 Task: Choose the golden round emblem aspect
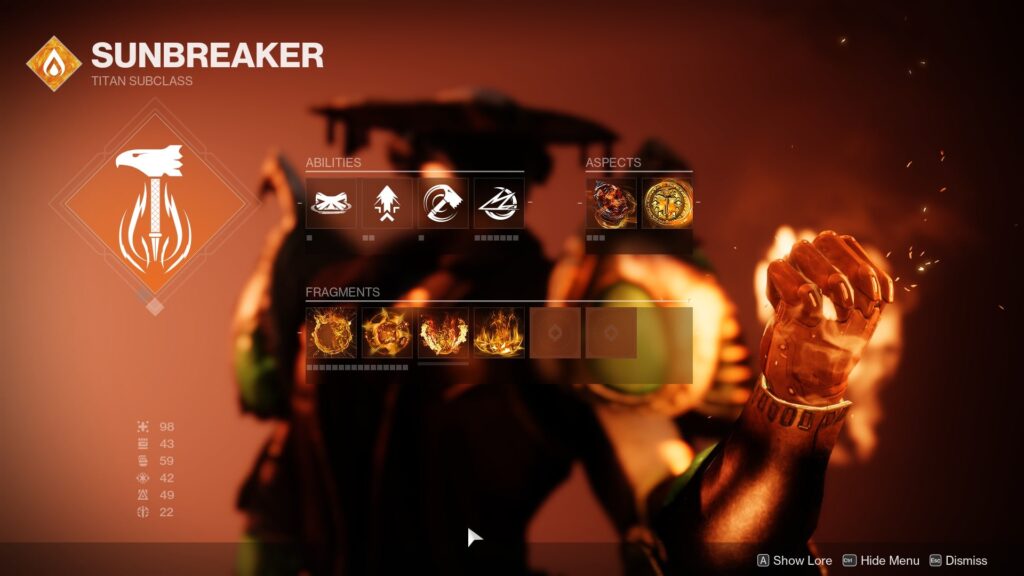click(x=667, y=203)
